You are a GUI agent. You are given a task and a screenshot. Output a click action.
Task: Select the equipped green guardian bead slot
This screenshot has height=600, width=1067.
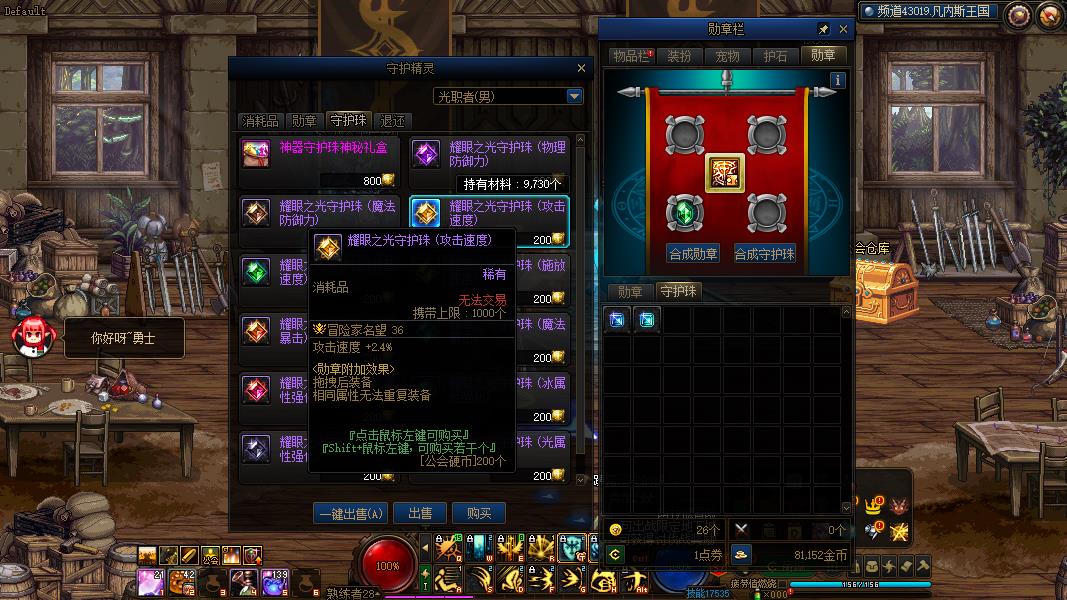coord(685,212)
